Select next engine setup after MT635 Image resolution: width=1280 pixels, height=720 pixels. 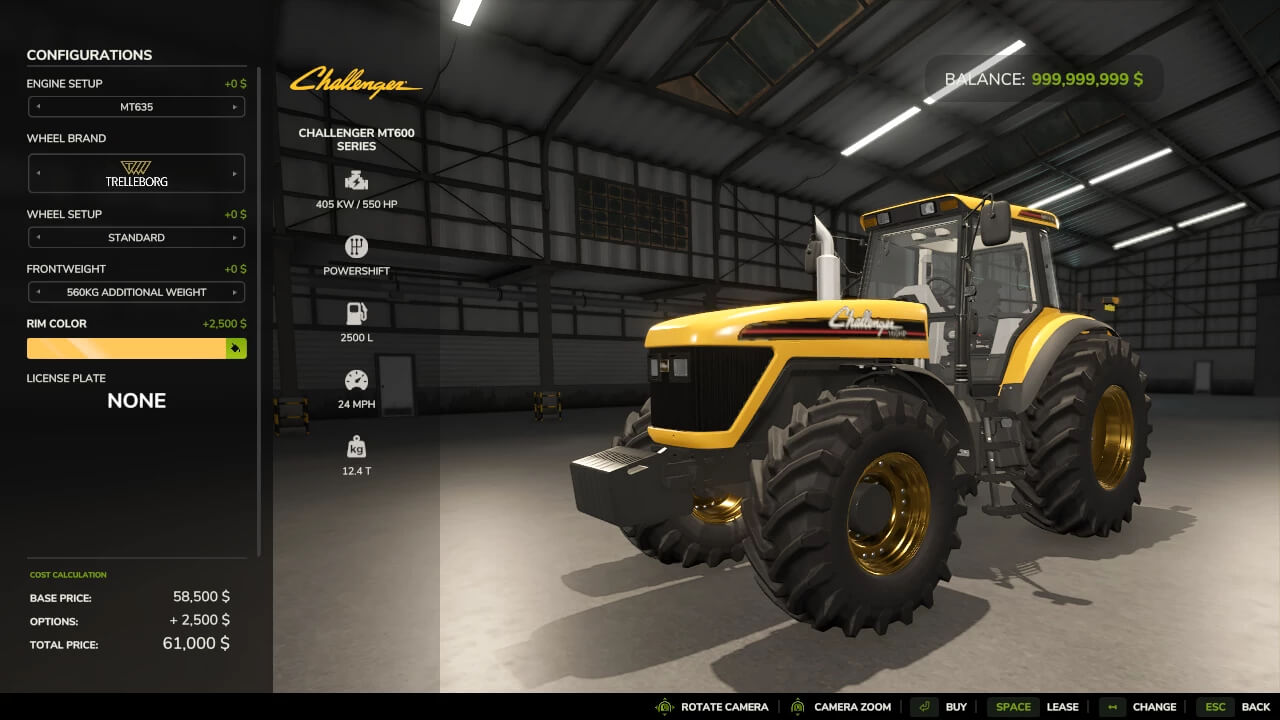(x=235, y=107)
